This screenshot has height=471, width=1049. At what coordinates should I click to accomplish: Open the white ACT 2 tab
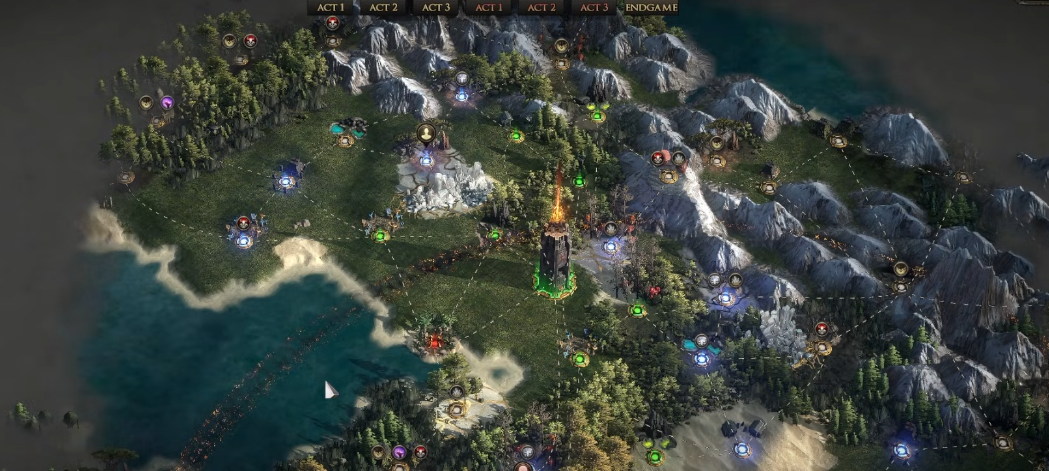click(x=383, y=7)
